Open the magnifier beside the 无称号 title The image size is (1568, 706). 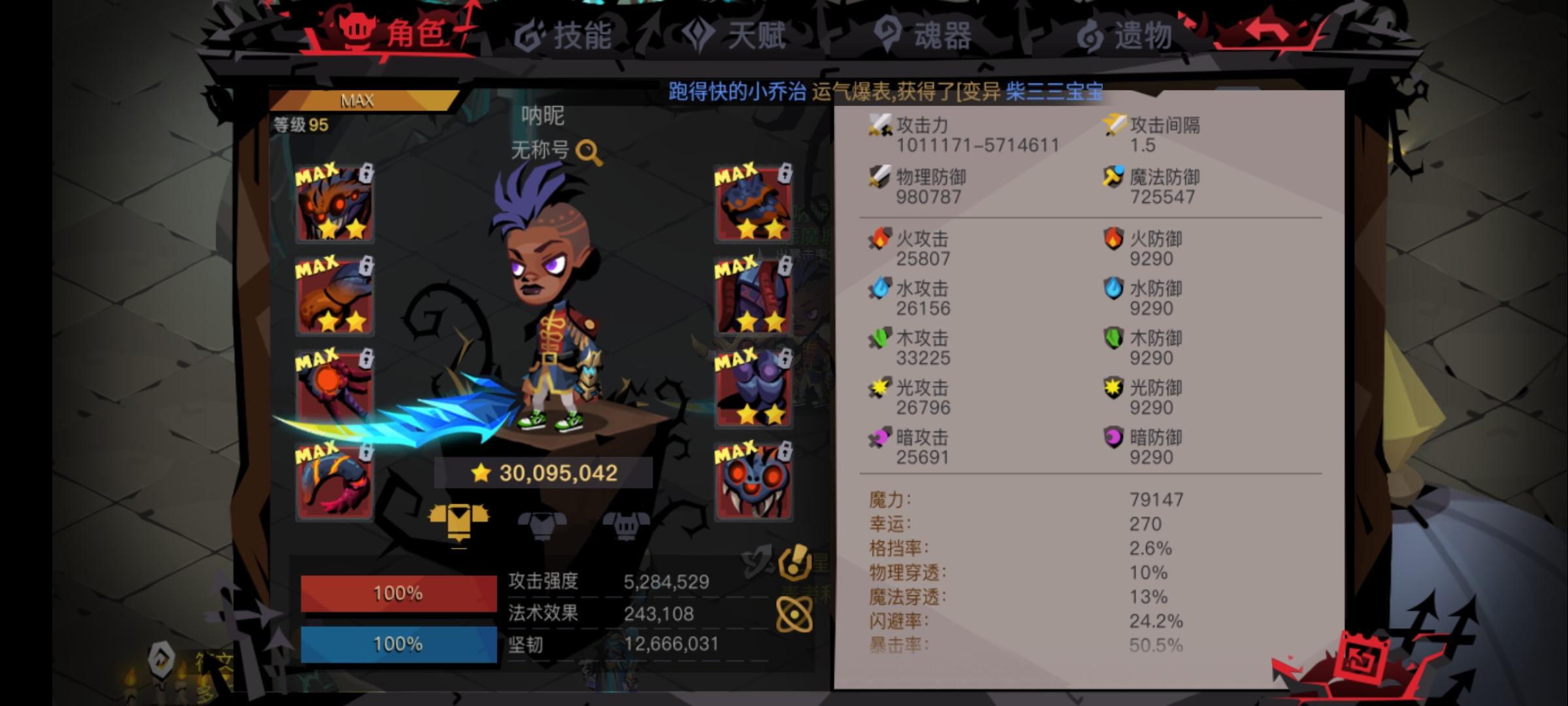[589, 151]
